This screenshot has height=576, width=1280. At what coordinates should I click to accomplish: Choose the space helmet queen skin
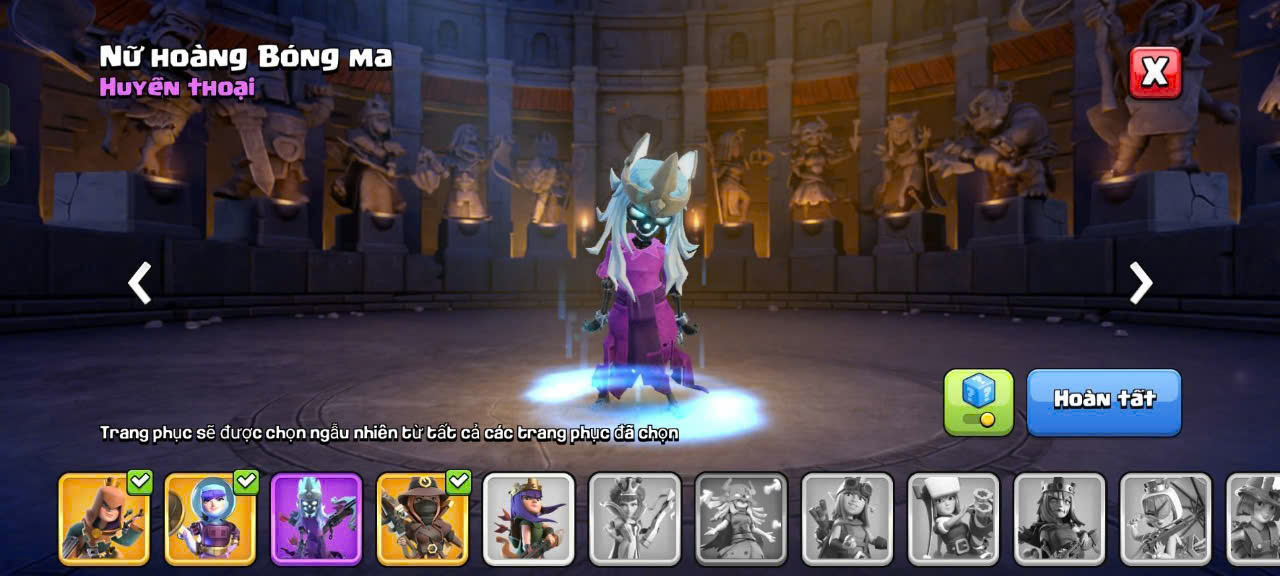210,519
